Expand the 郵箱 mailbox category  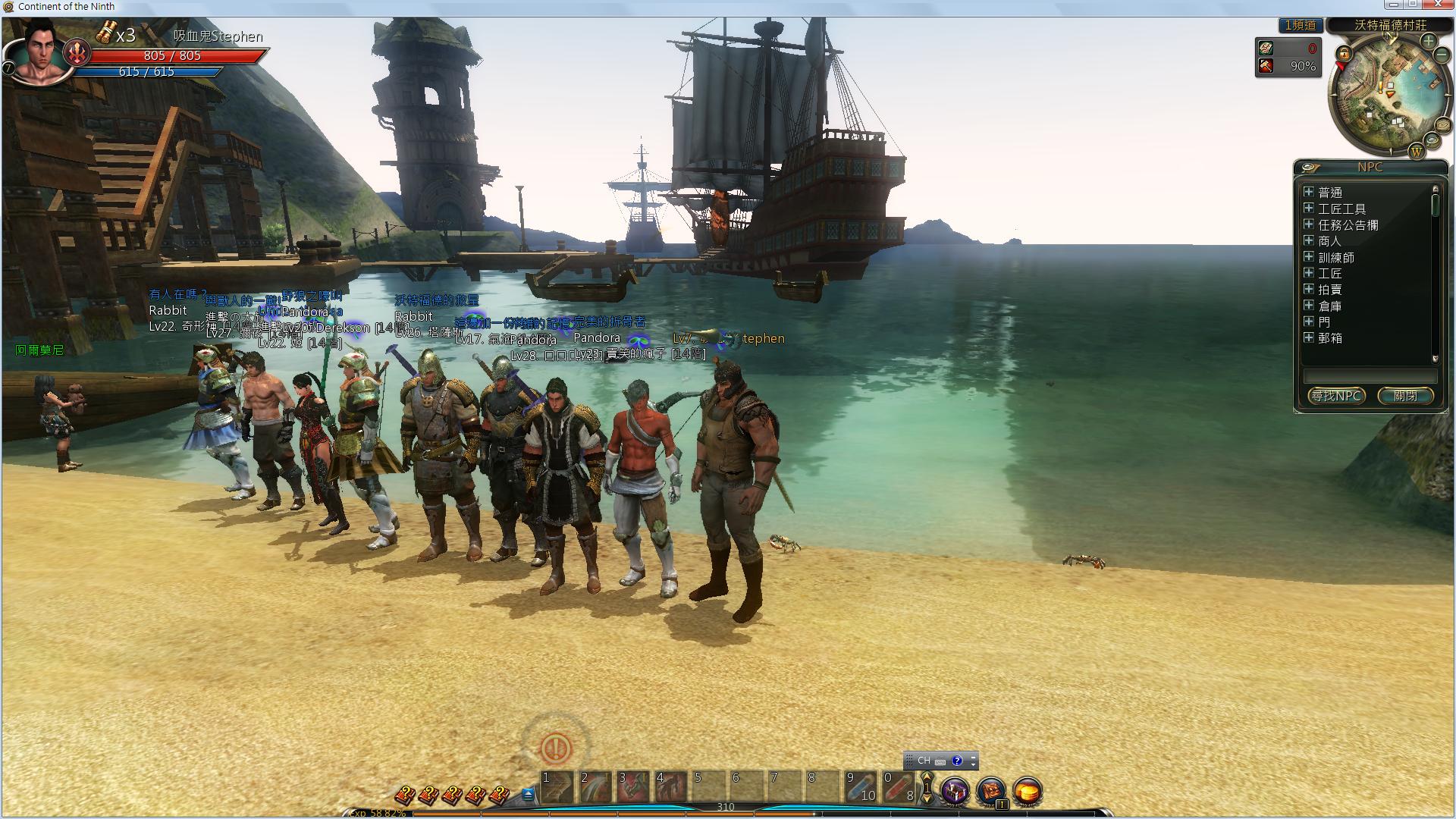point(1308,337)
